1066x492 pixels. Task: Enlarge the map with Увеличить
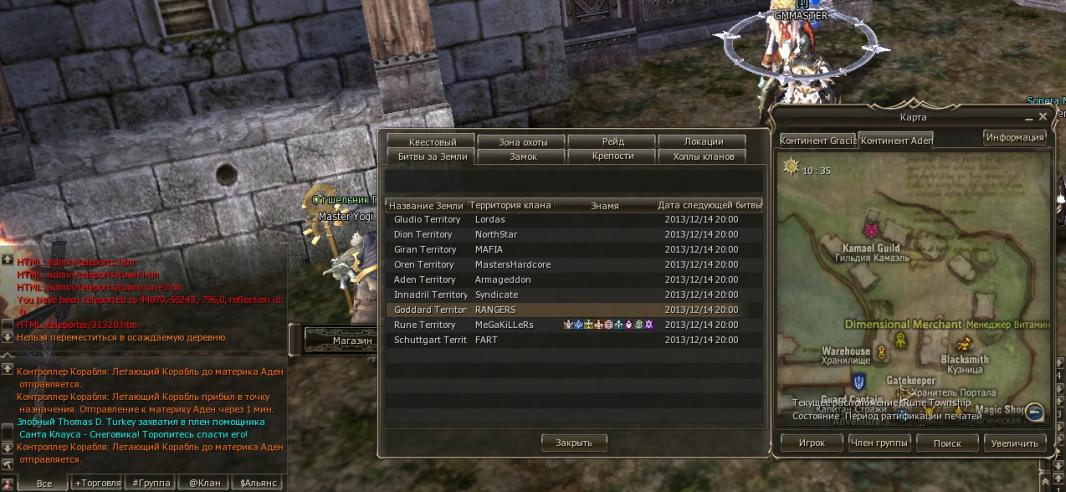point(1015,442)
